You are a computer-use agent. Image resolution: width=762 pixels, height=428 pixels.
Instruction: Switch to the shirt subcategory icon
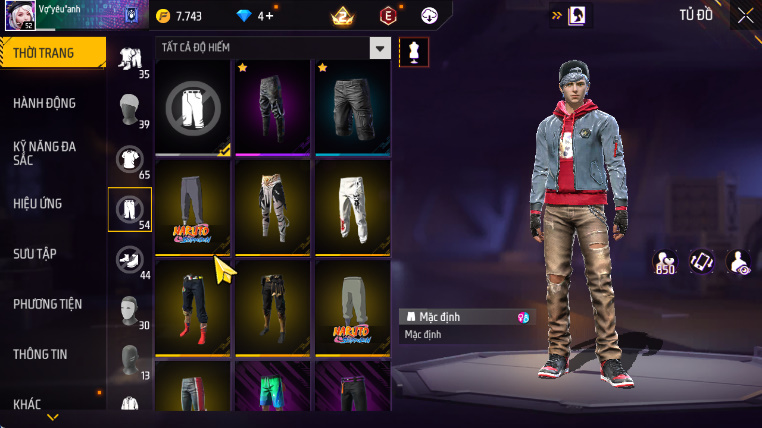tap(129, 159)
